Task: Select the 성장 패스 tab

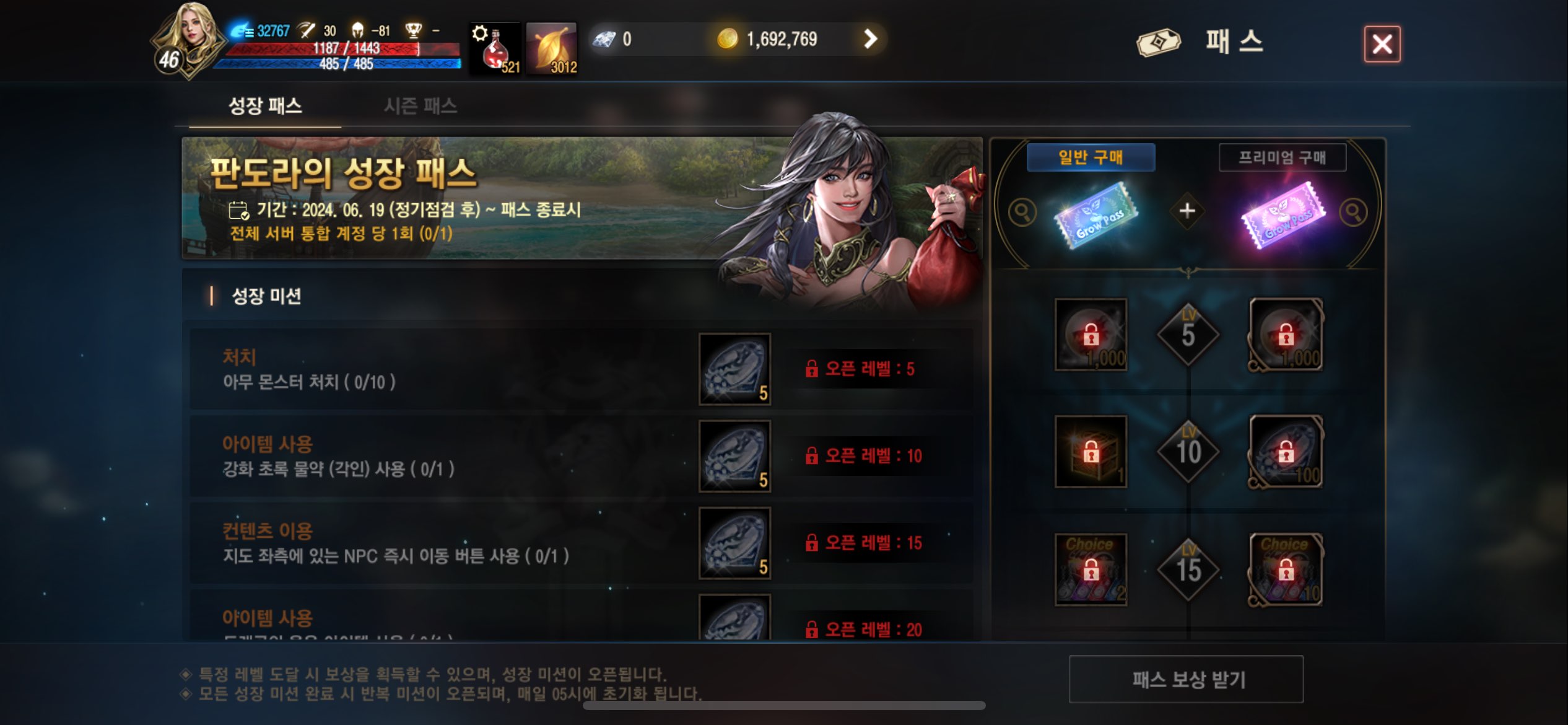Action: (264, 106)
